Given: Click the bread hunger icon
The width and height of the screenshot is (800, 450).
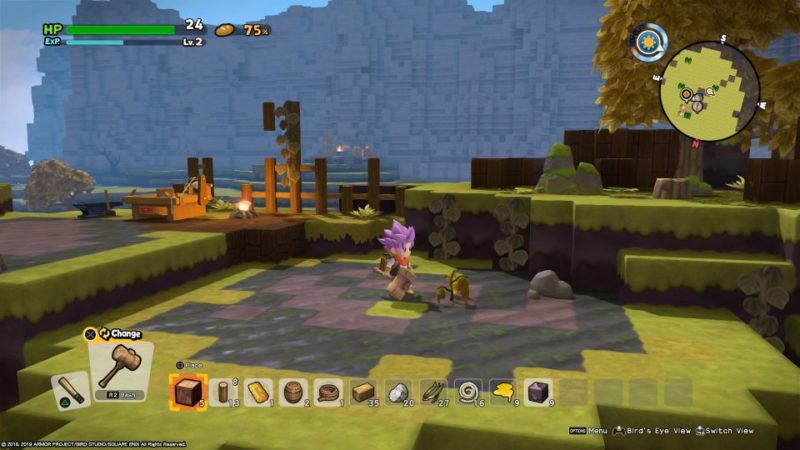Looking at the screenshot, I should click(225, 30).
